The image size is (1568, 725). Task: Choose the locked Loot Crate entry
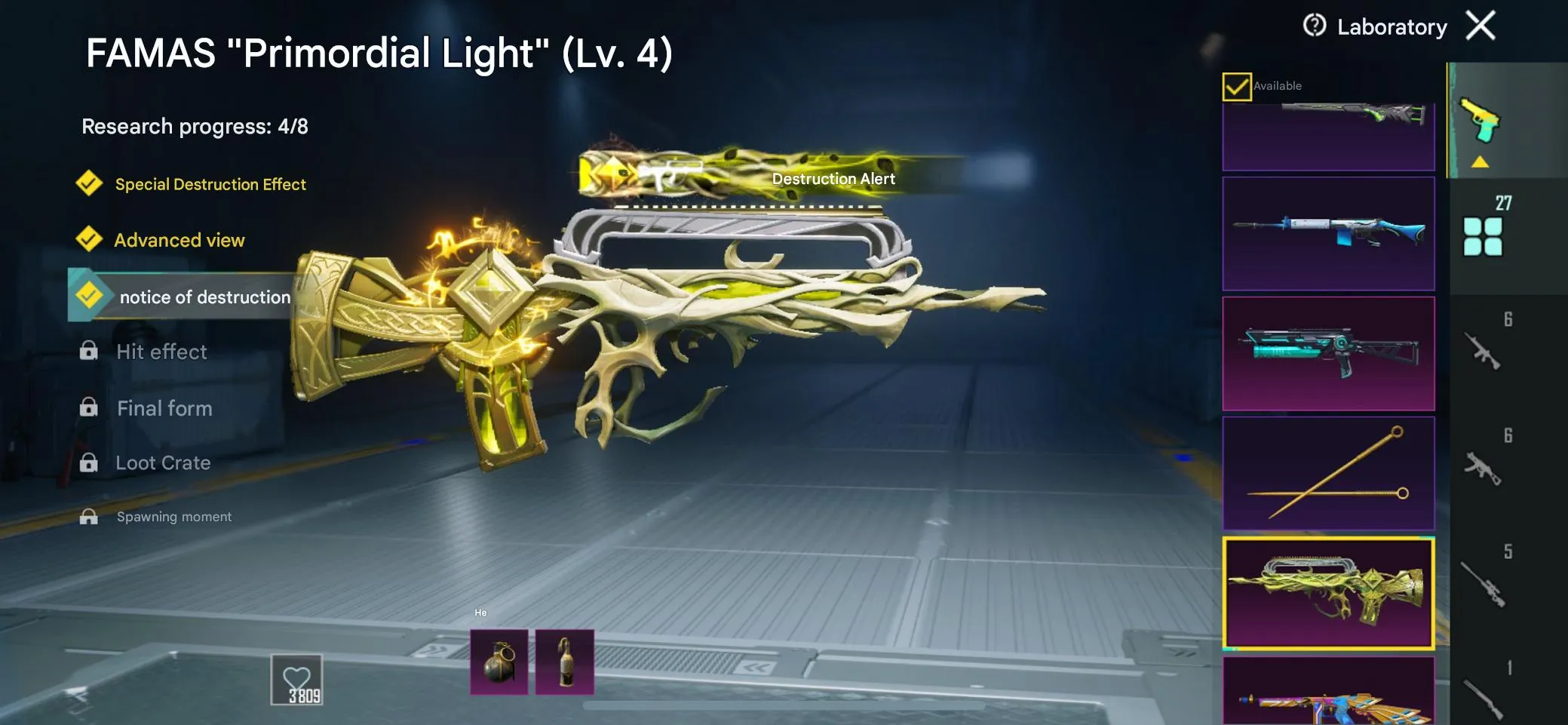[x=162, y=462]
